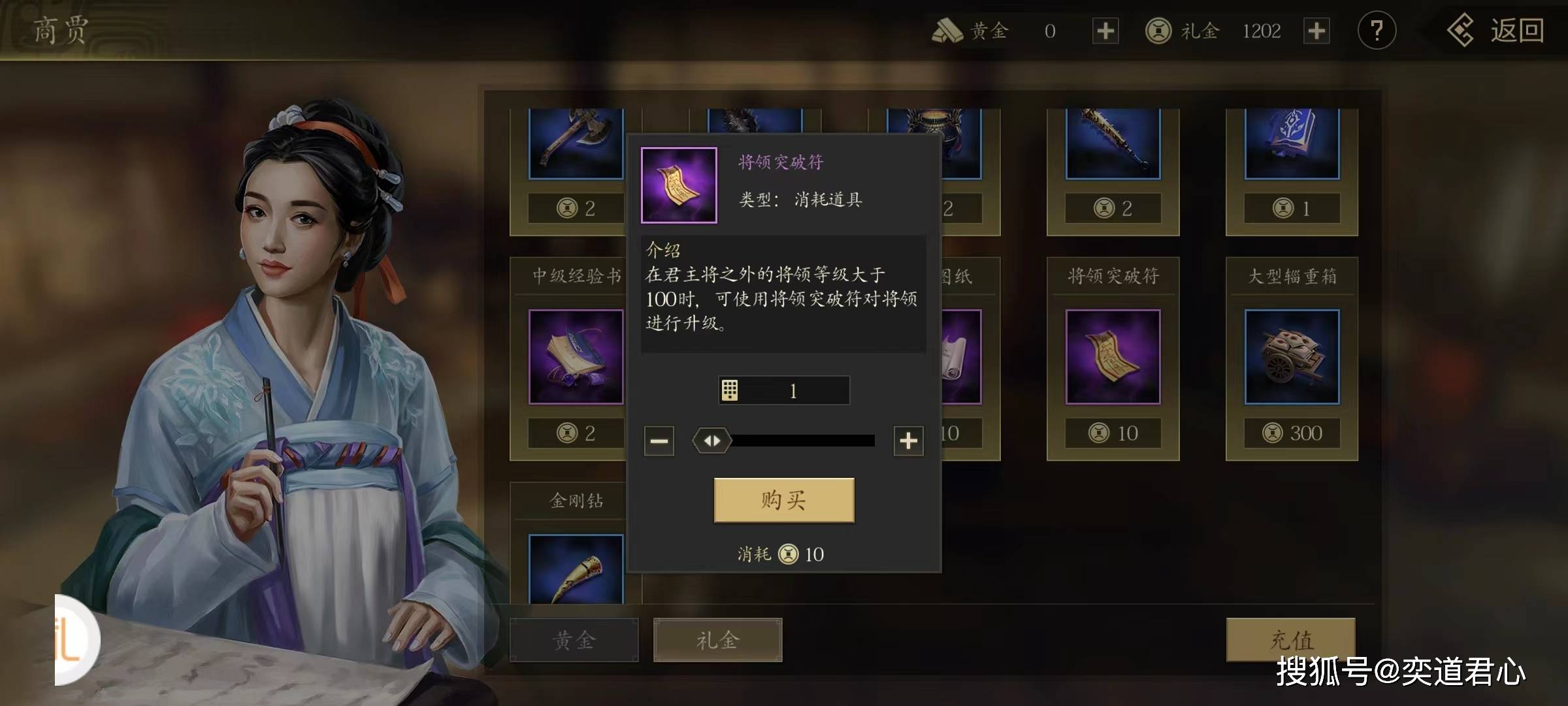Viewport: 1568px width, 706px height.
Task: Switch to the 黄金 shop tab
Action: click(x=574, y=640)
